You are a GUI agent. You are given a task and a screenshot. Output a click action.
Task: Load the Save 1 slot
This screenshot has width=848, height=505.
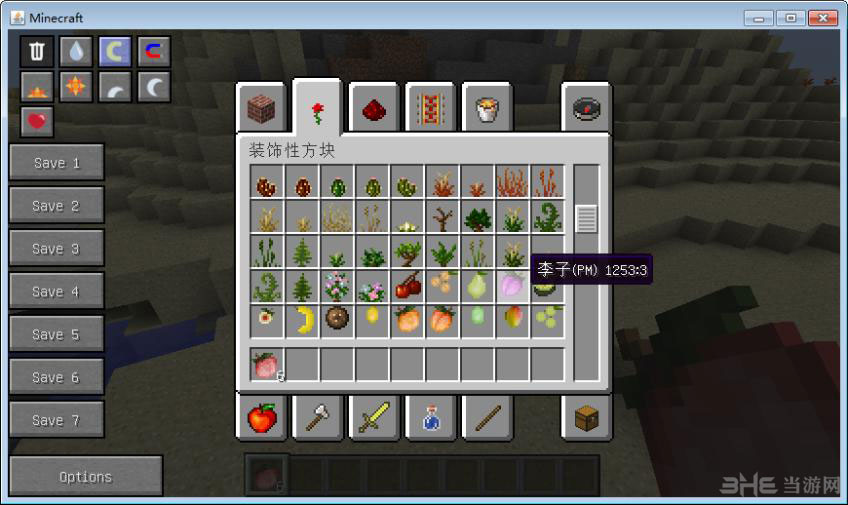[56, 163]
